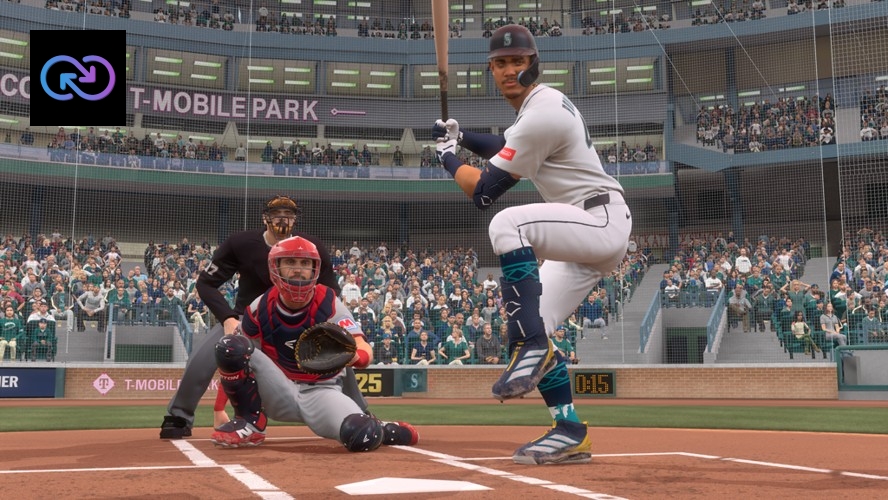
Task: Click the looped arrows overlay logo
Action: (x=77, y=78)
